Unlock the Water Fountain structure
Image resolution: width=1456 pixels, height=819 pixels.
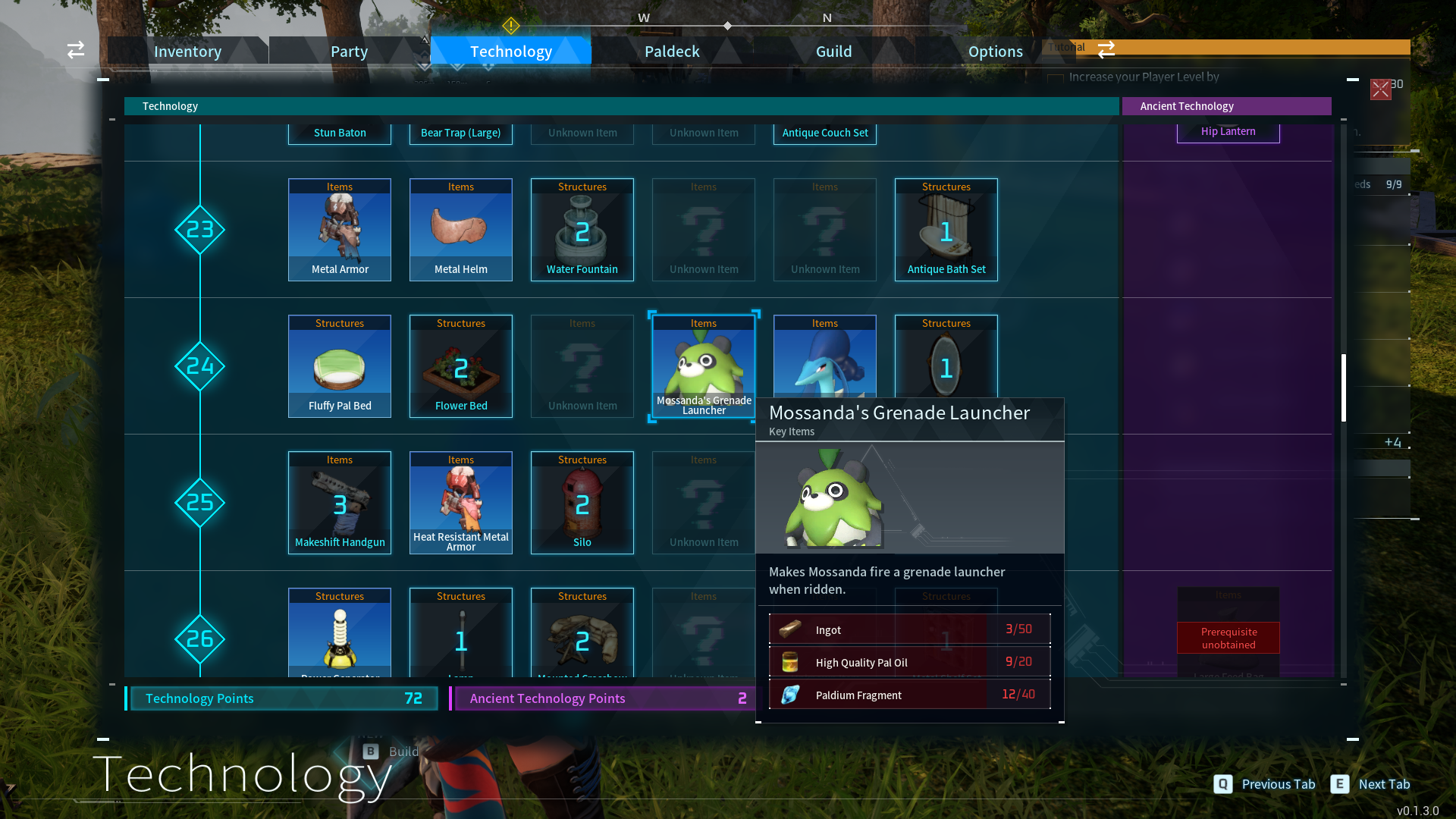(582, 229)
